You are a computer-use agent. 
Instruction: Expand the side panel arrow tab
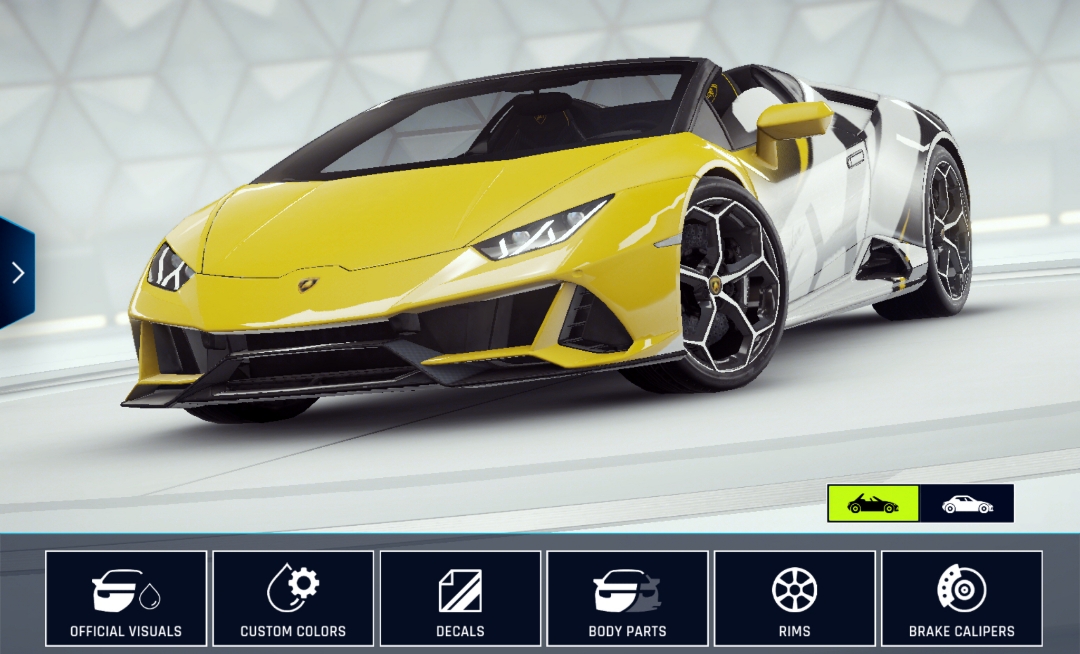click(17, 273)
